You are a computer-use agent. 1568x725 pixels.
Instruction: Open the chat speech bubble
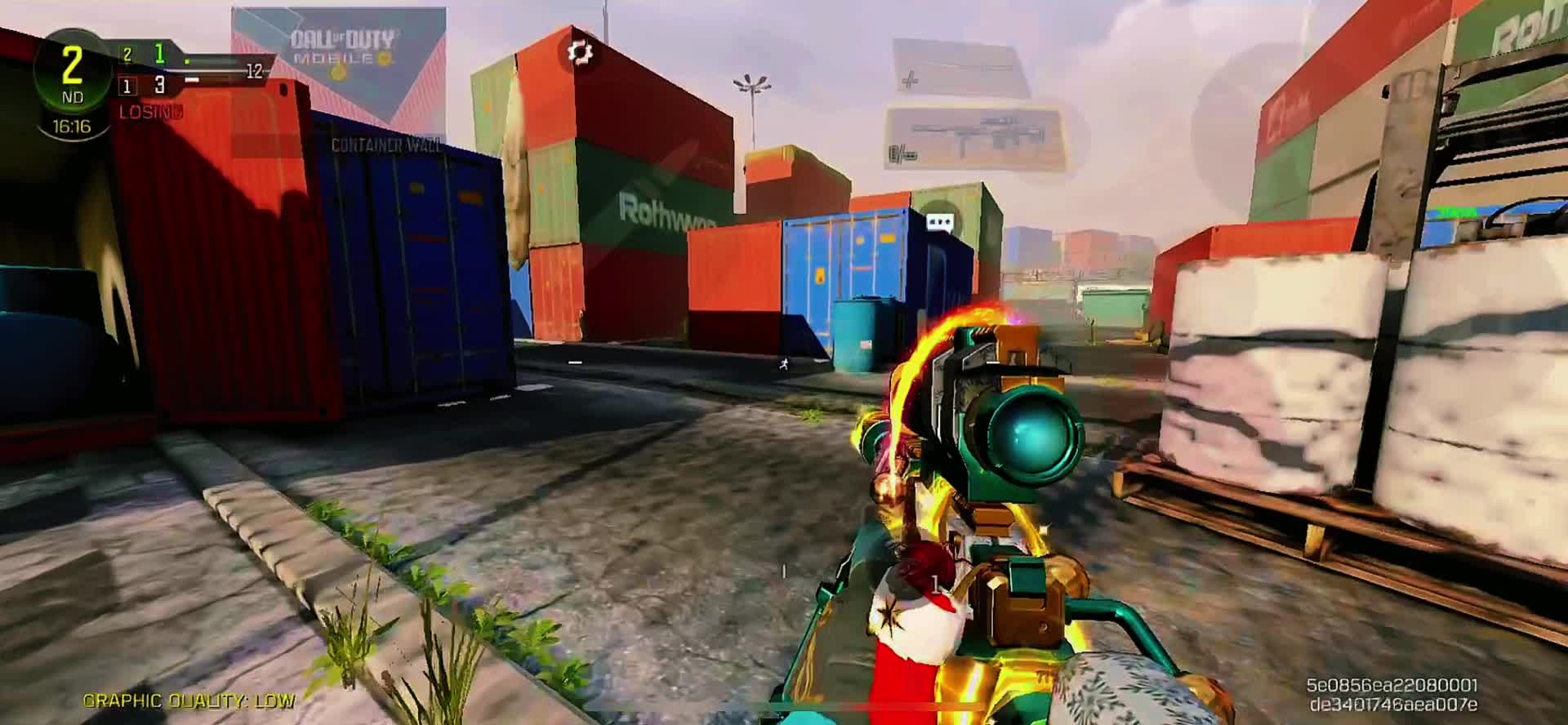(939, 221)
